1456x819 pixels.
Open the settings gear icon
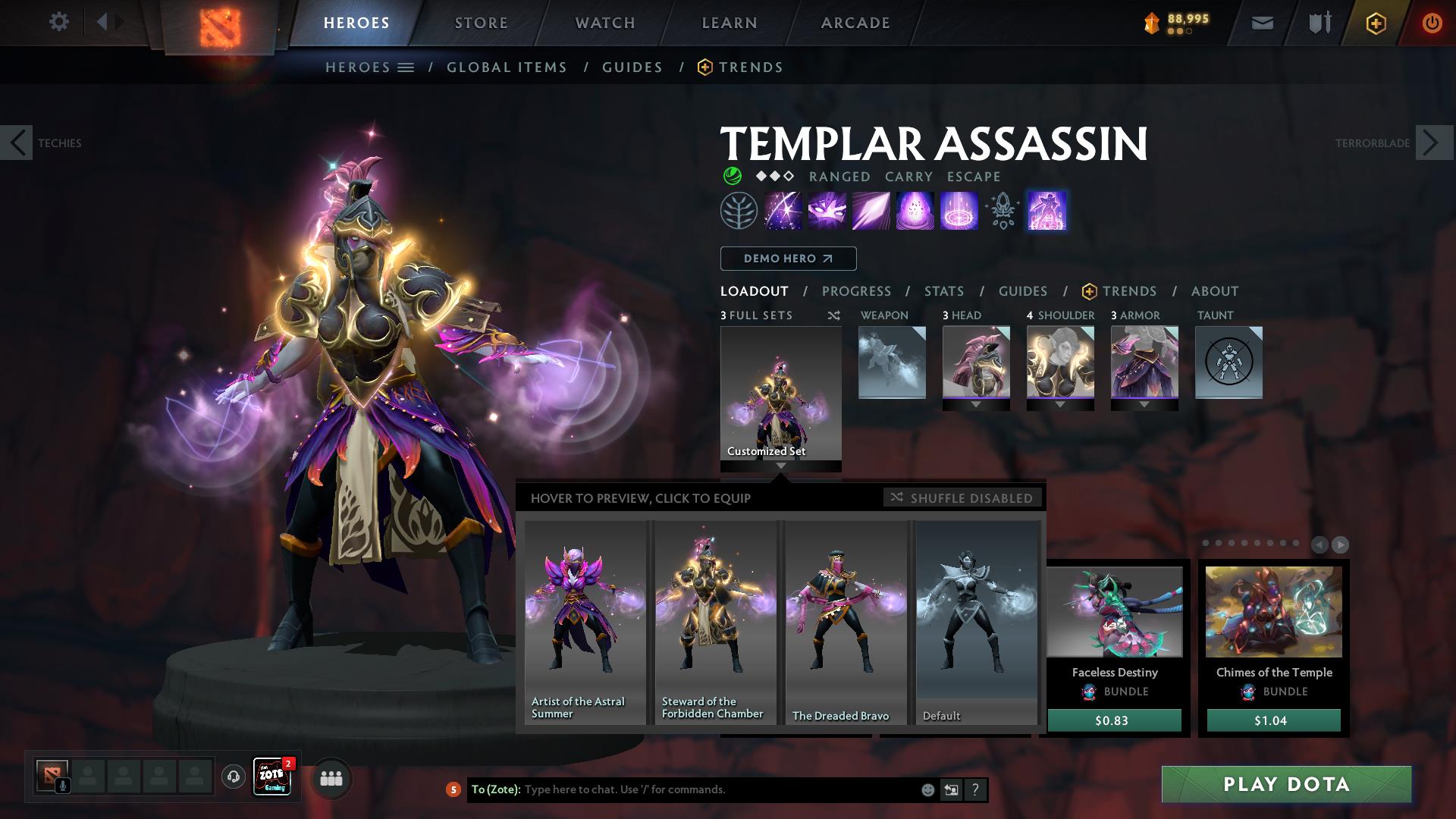58,22
